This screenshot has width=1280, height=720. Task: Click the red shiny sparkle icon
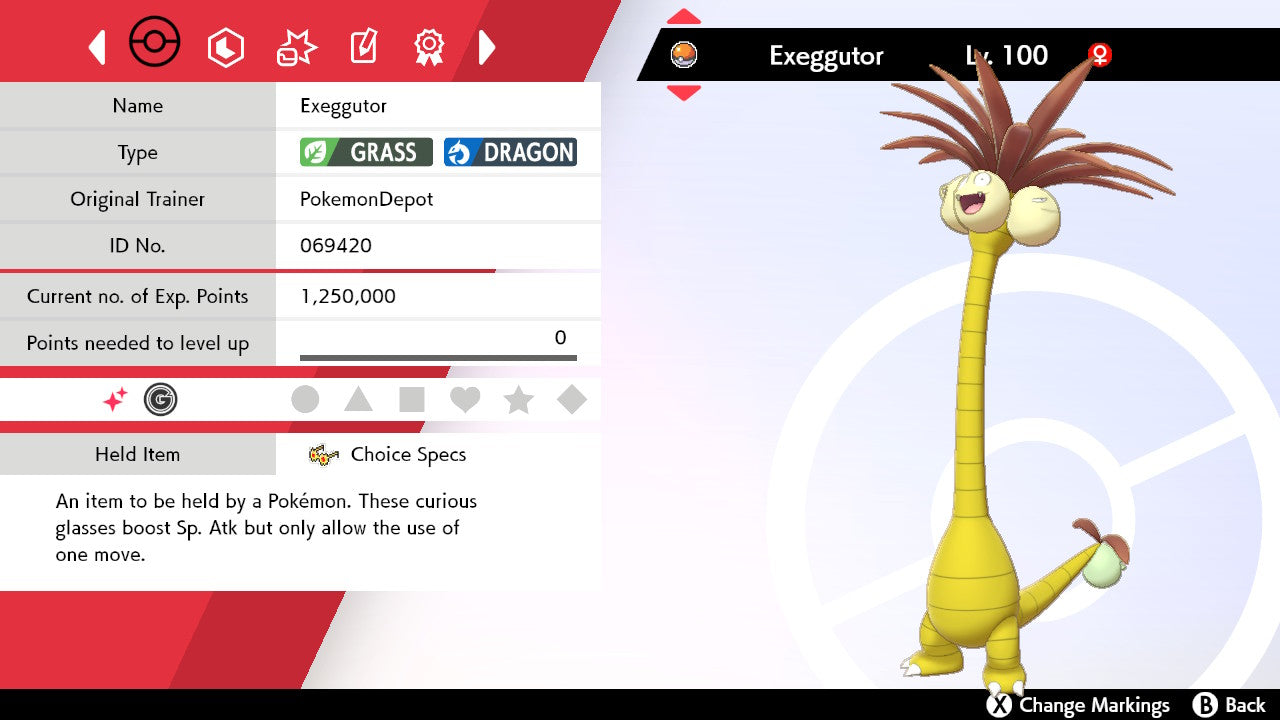tap(115, 400)
